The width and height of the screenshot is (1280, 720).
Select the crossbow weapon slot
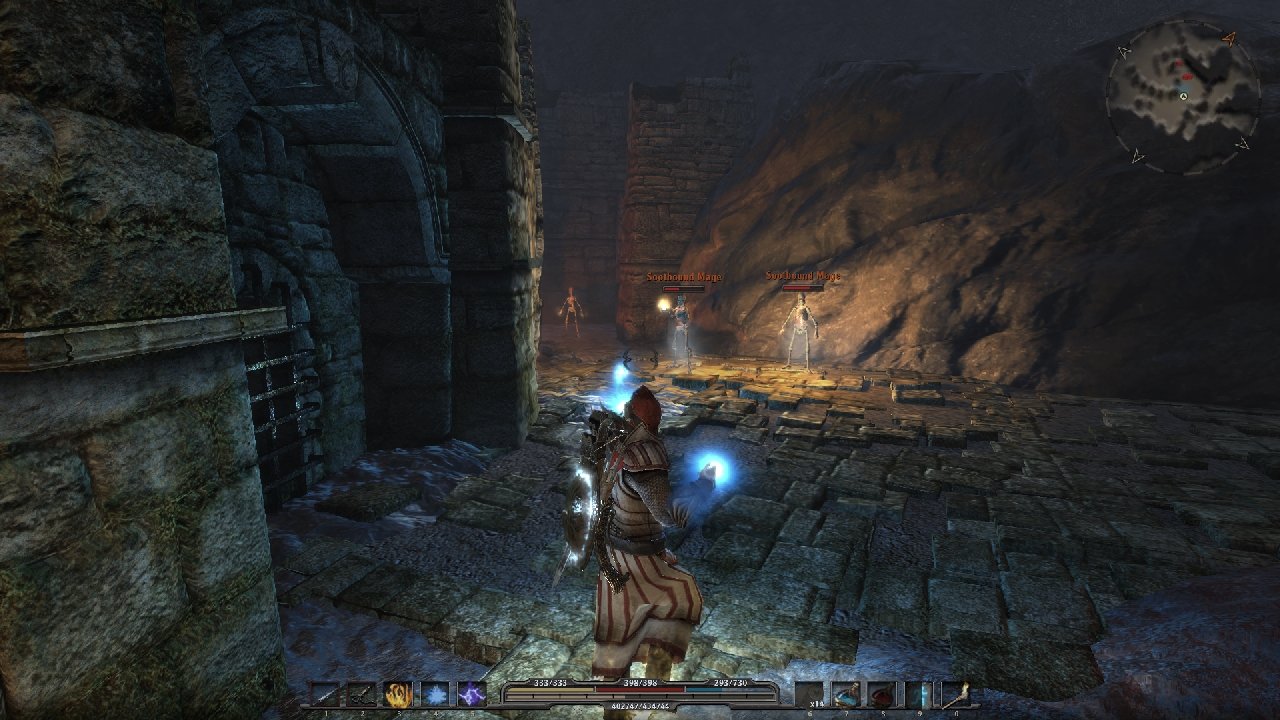click(x=361, y=694)
